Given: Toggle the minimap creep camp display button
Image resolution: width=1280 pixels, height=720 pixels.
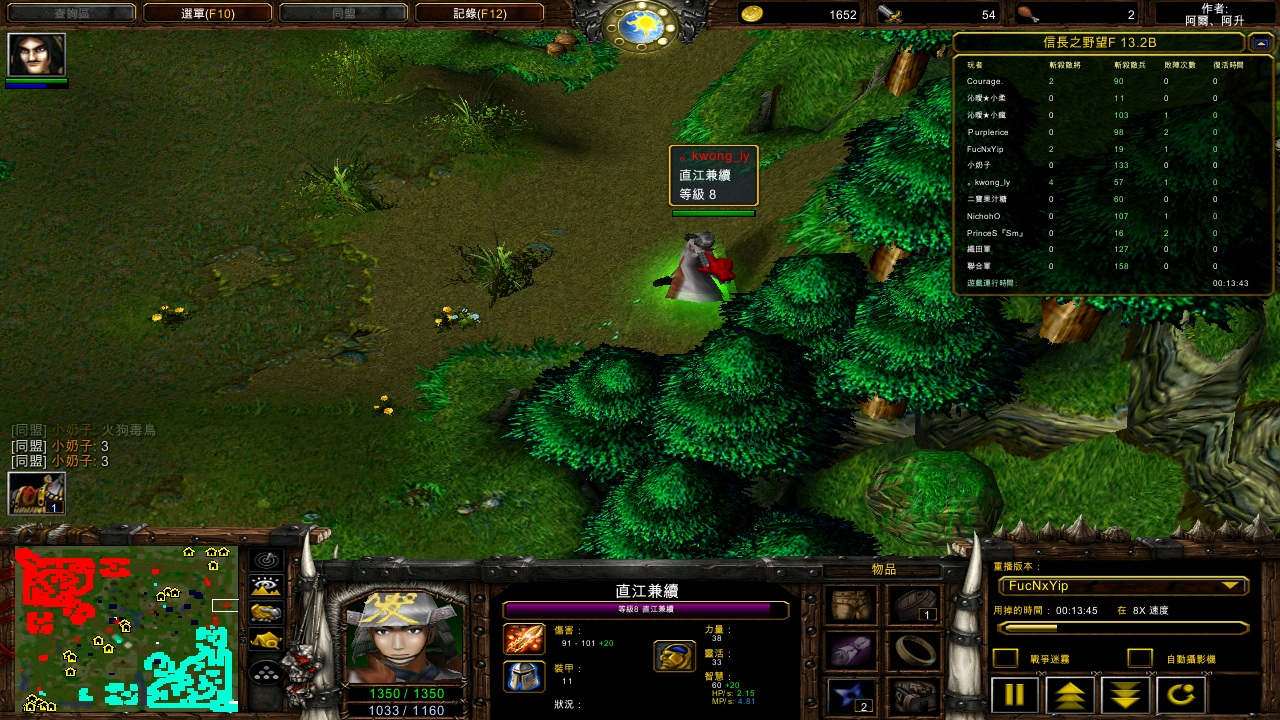Looking at the screenshot, I should tap(266, 640).
